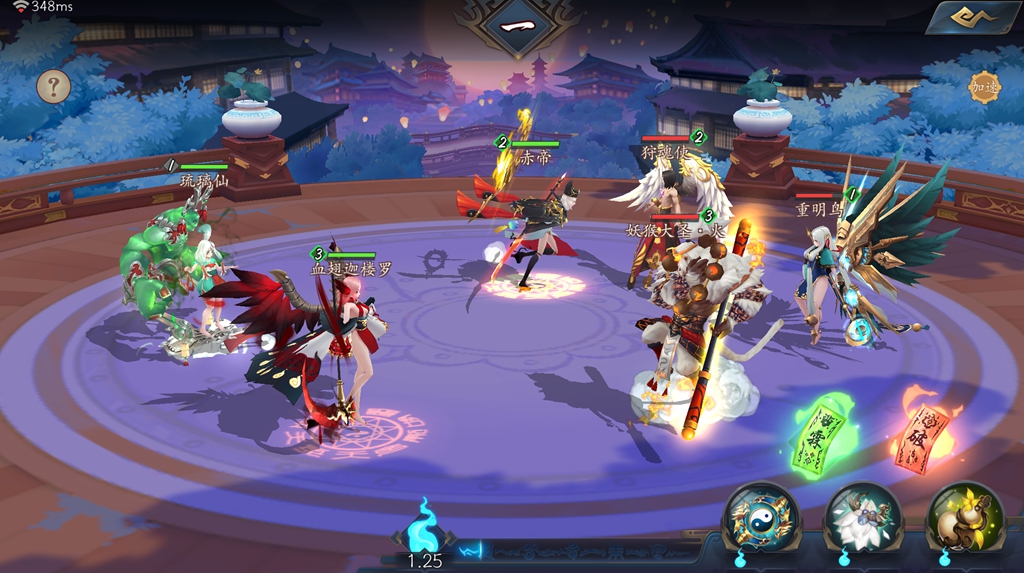Open the question mark help button

(54, 86)
